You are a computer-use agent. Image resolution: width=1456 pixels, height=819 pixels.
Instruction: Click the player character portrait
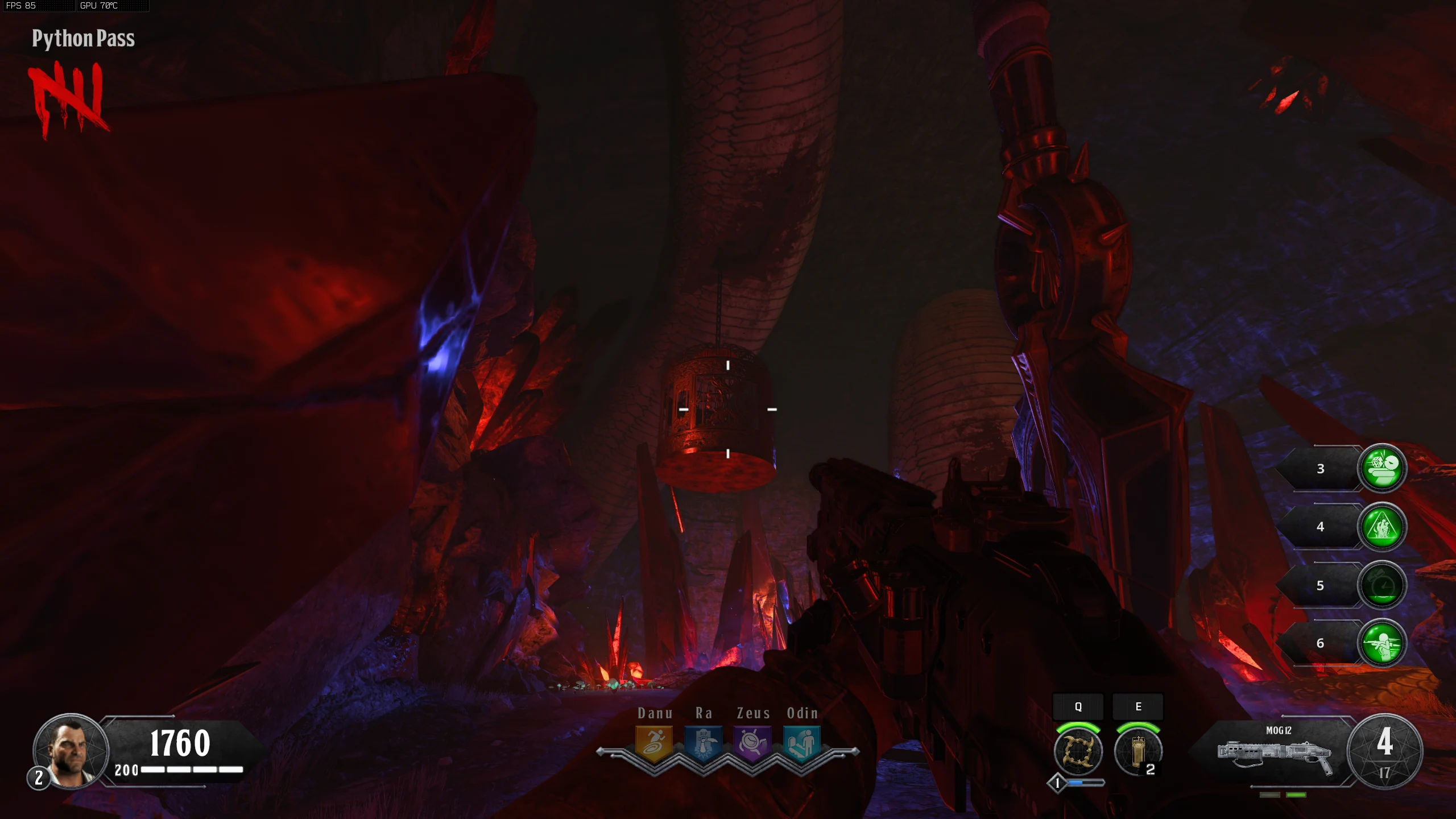tap(71, 751)
